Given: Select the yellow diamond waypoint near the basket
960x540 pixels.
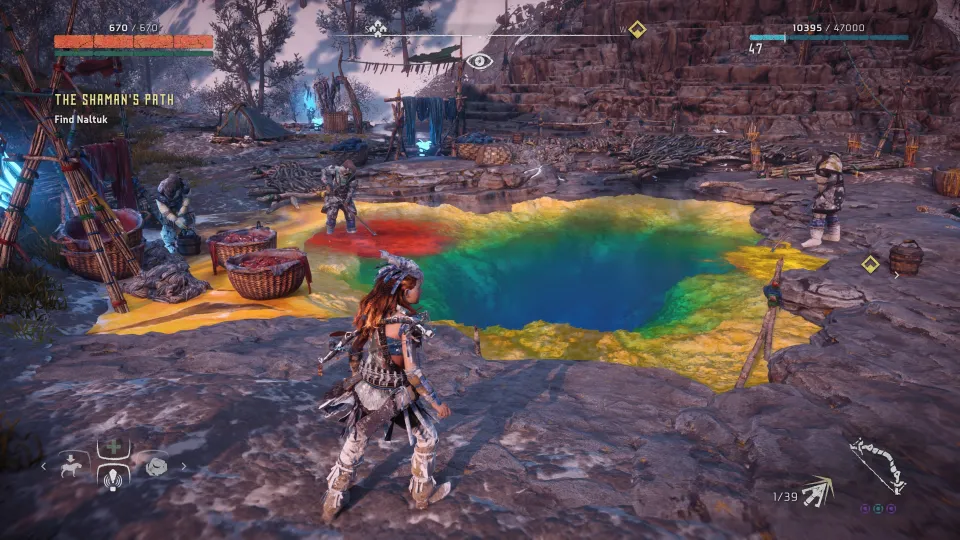Looking at the screenshot, I should point(871,264).
